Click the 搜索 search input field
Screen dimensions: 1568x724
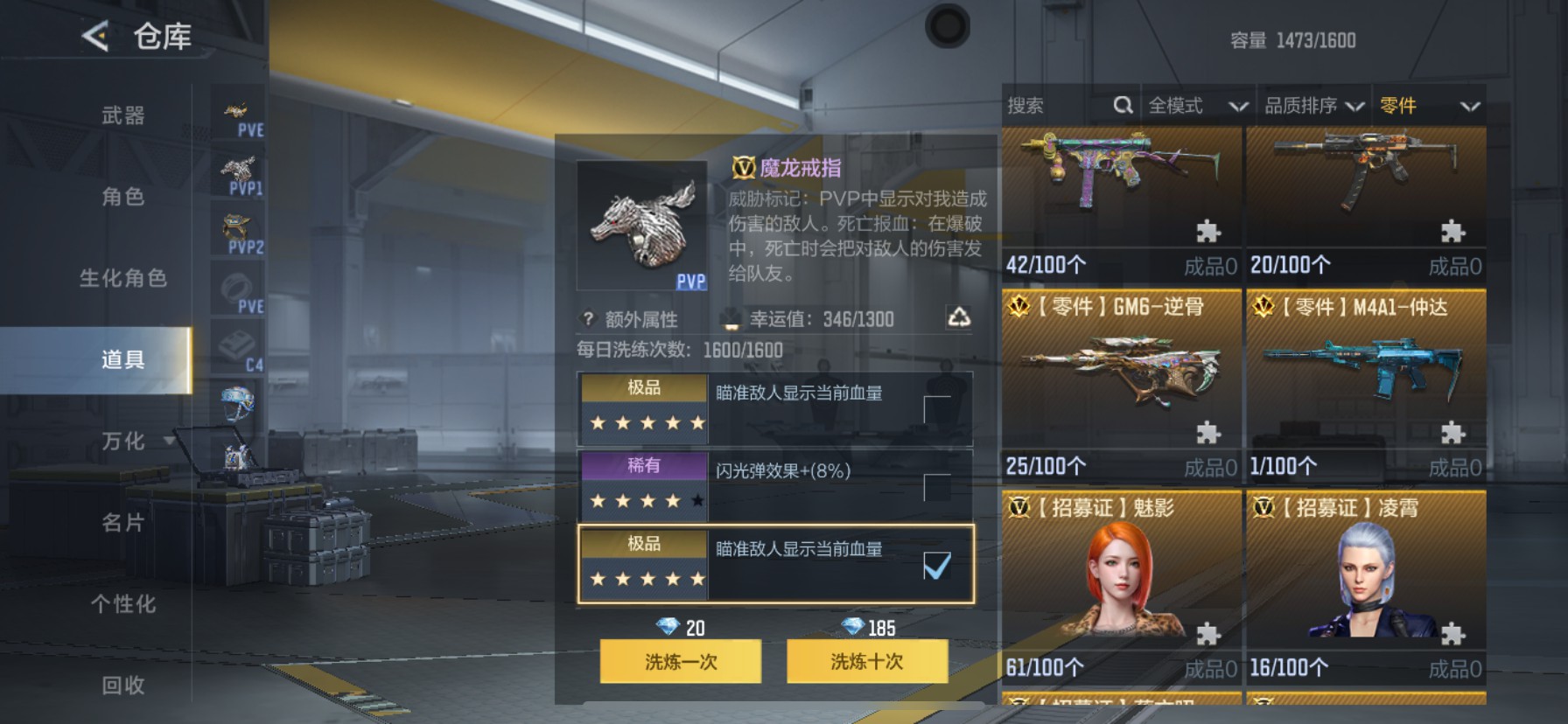click(1050, 105)
